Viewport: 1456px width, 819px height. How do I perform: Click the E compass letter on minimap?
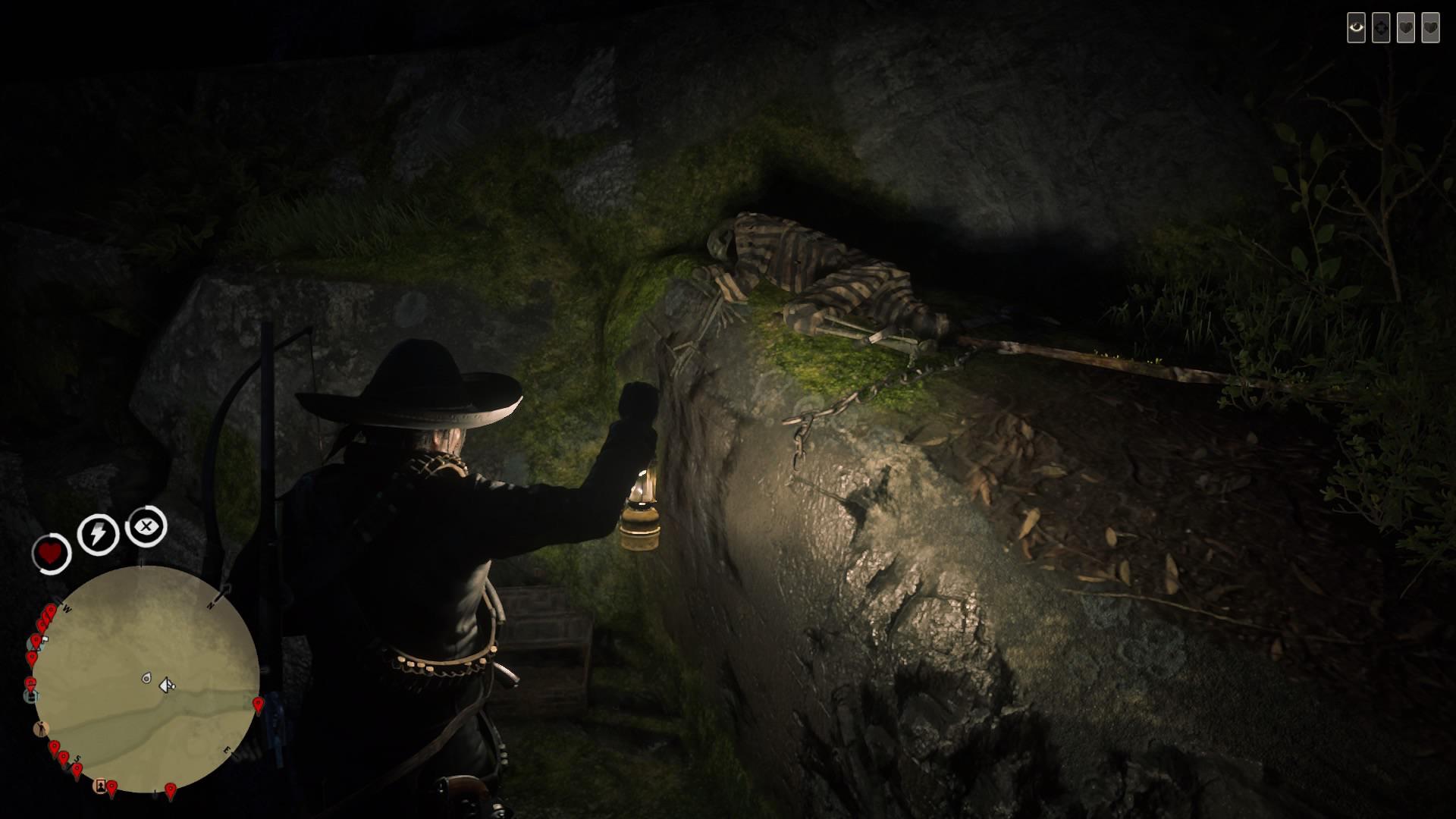click(x=226, y=748)
